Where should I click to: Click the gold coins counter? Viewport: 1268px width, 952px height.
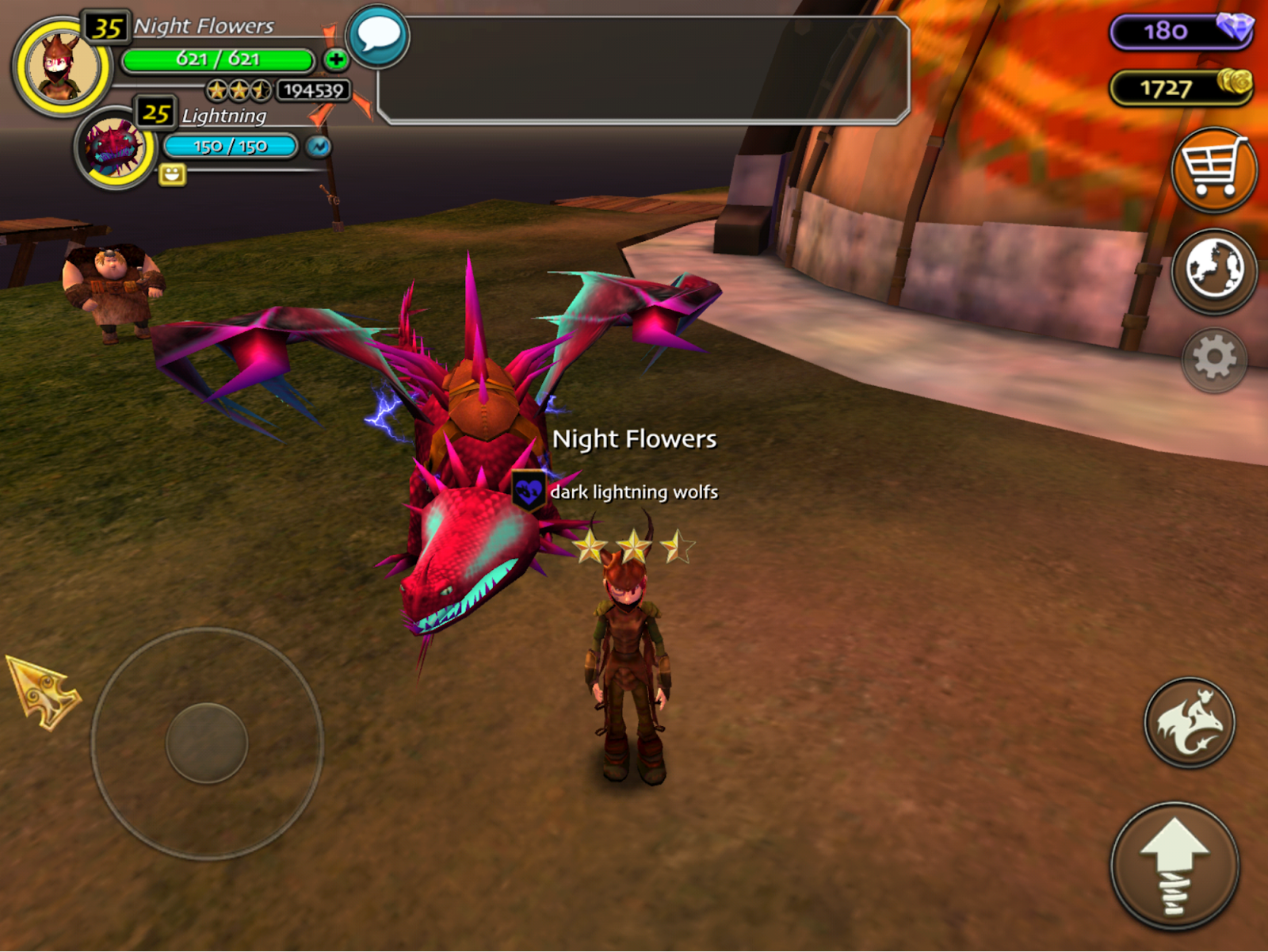click(x=1181, y=87)
